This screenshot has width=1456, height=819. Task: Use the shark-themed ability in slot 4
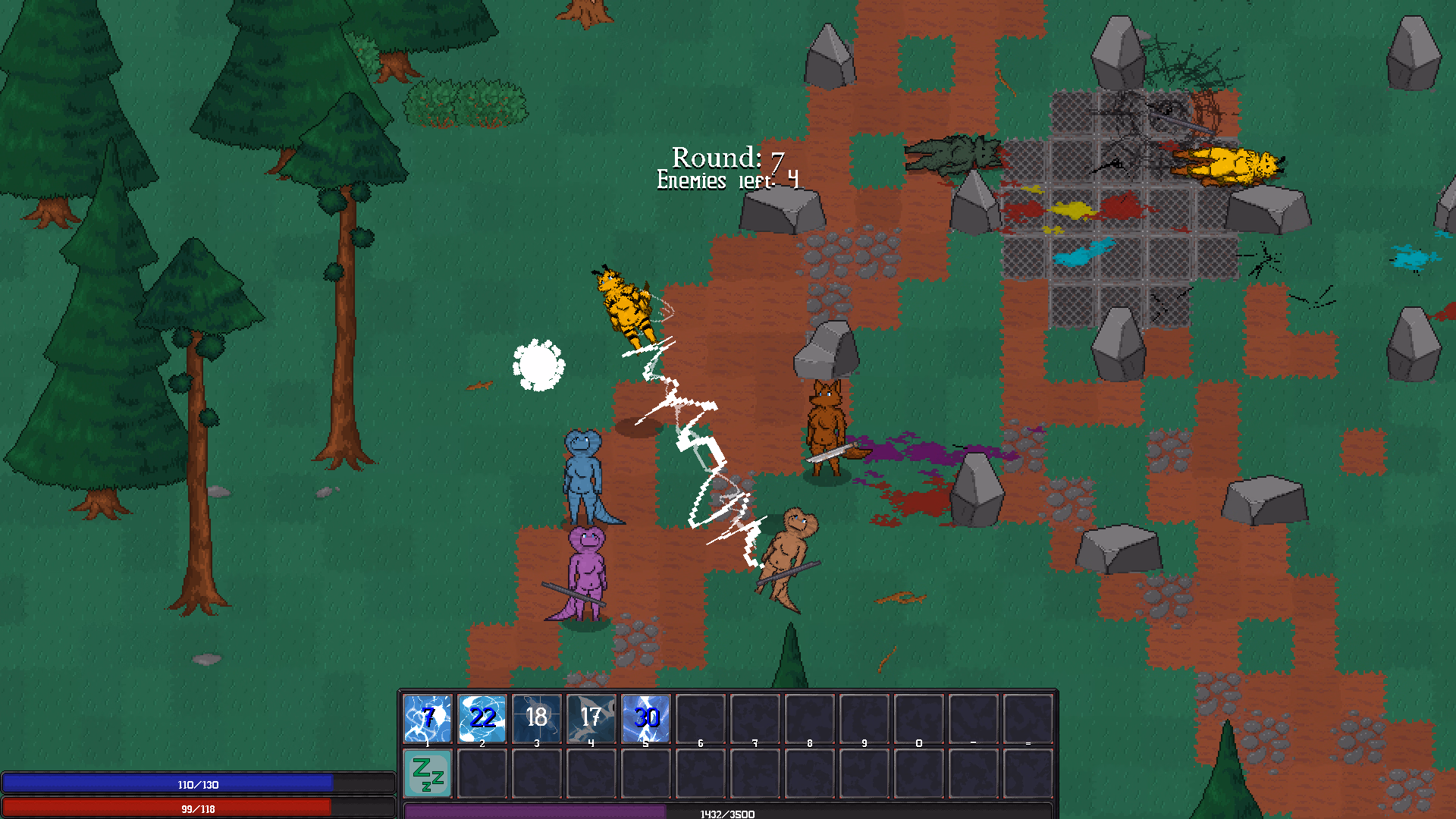591,717
